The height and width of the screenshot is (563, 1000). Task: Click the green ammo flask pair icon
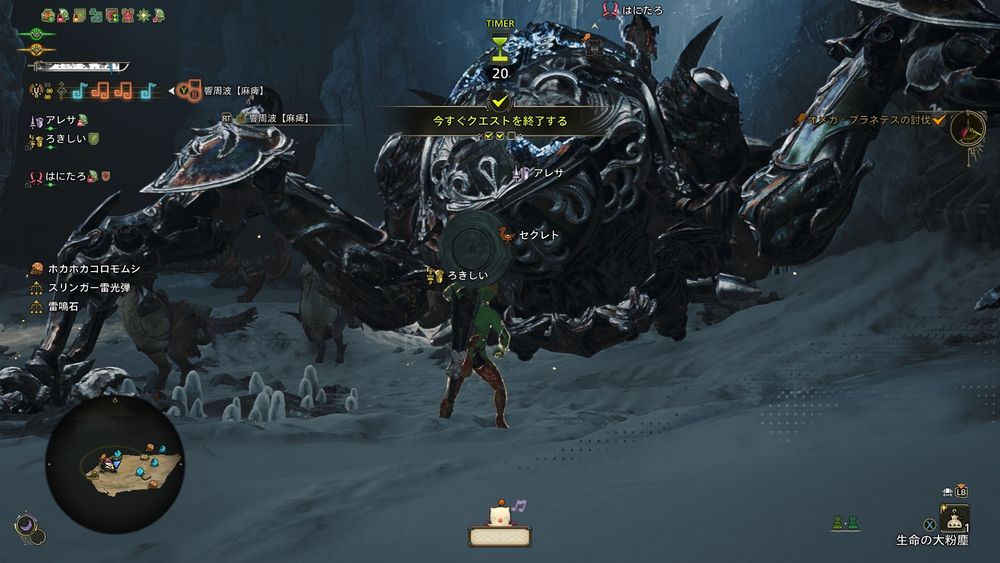click(x=845, y=523)
